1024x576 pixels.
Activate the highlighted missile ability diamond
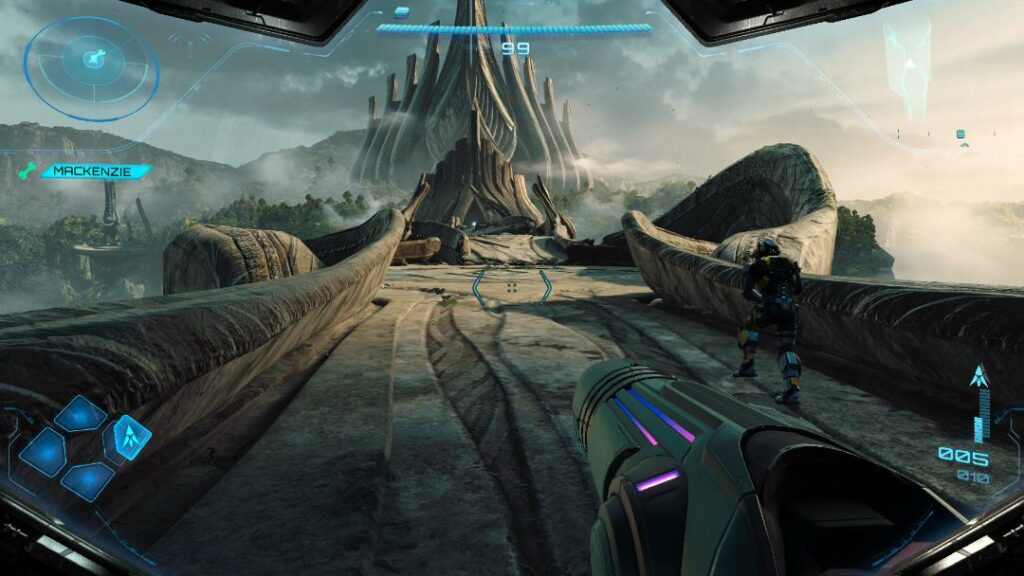pyautogui.click(x=129, y=437)
